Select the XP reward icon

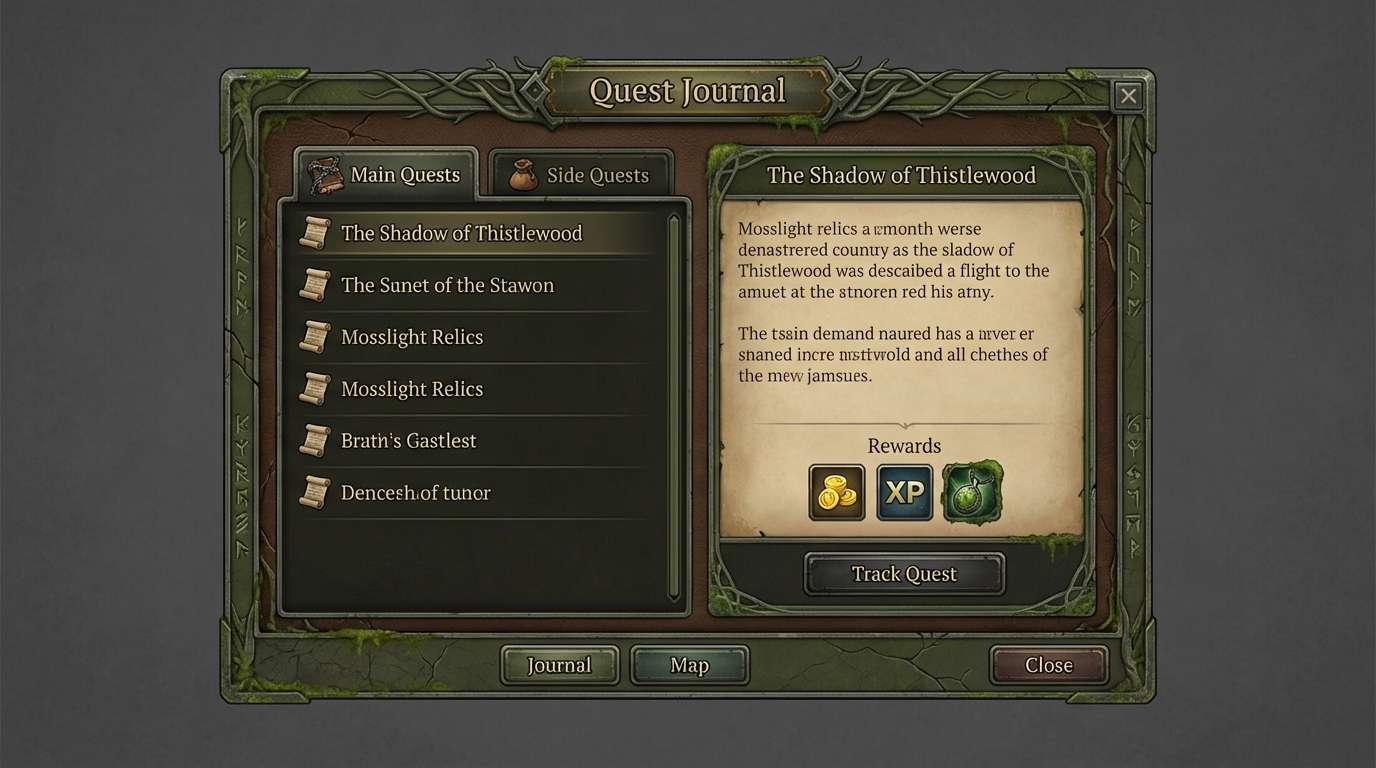(x=904, y=492)
